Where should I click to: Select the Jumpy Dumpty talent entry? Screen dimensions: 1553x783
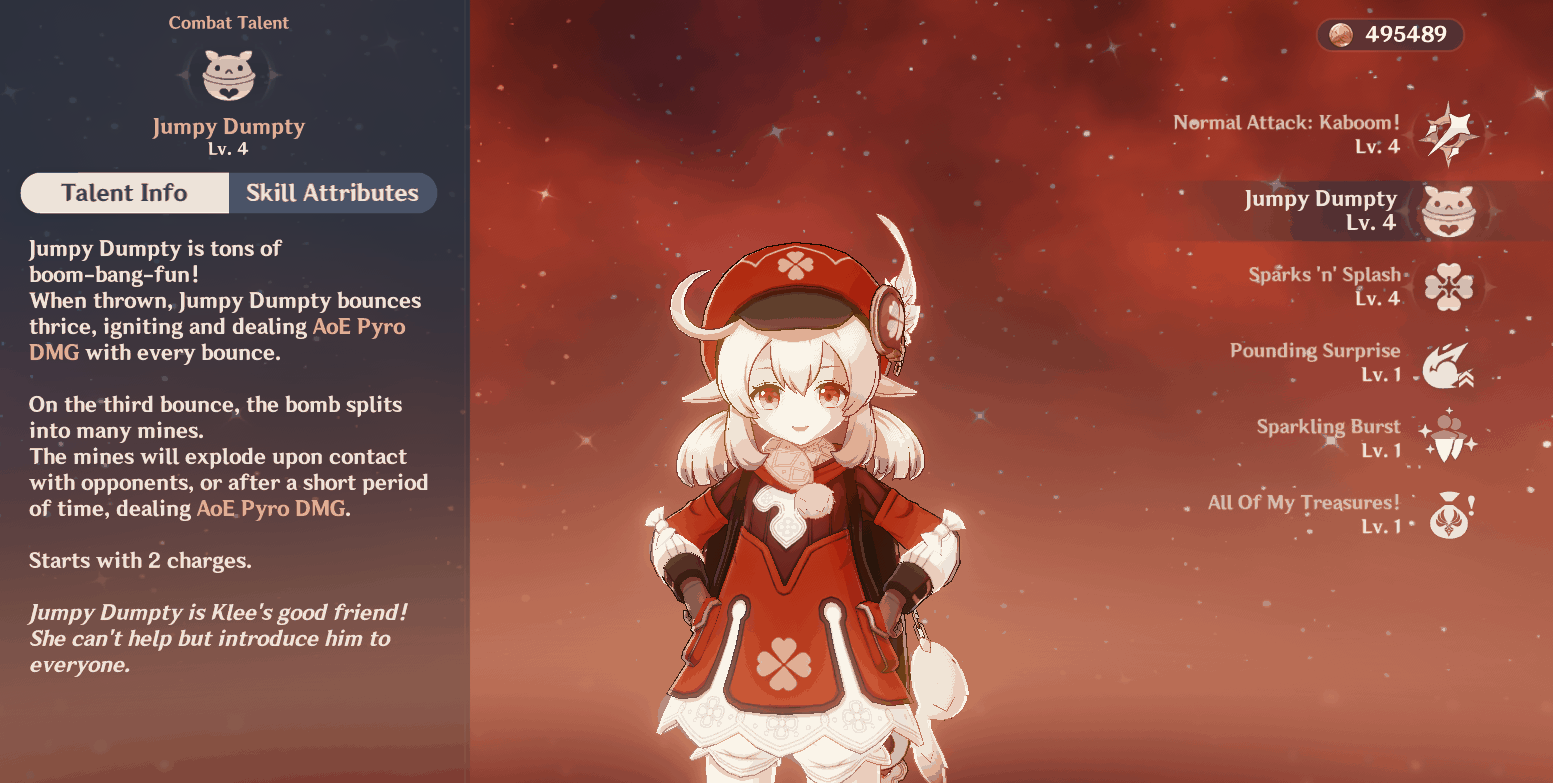click(1444, 210)
